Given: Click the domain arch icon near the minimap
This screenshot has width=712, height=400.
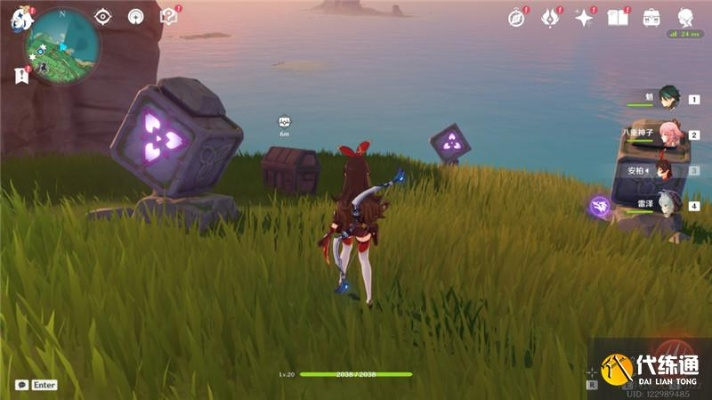Looking at the screenshot, I should pos(136,17).
